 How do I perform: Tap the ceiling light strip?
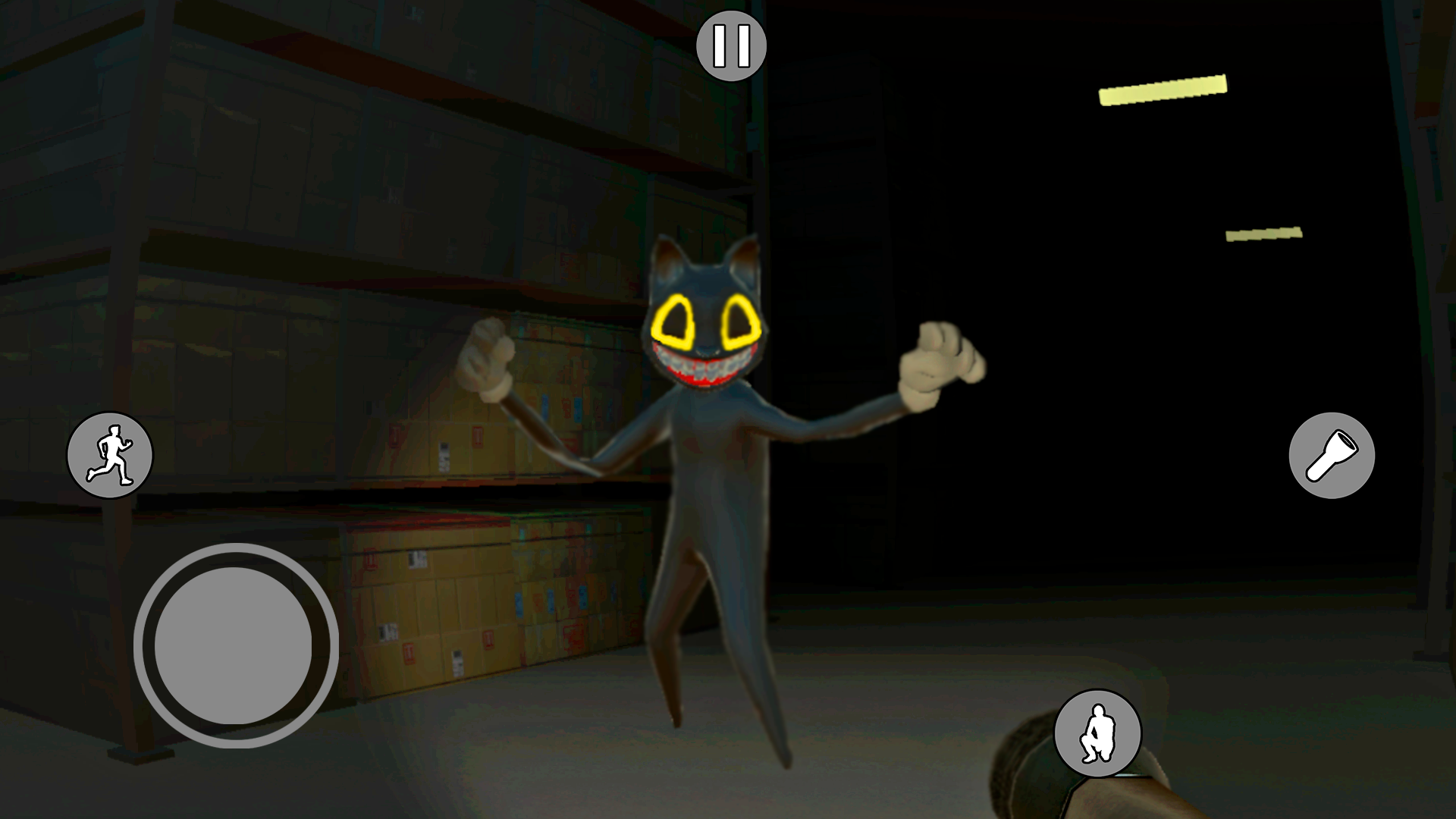(x=1164, y=91)
